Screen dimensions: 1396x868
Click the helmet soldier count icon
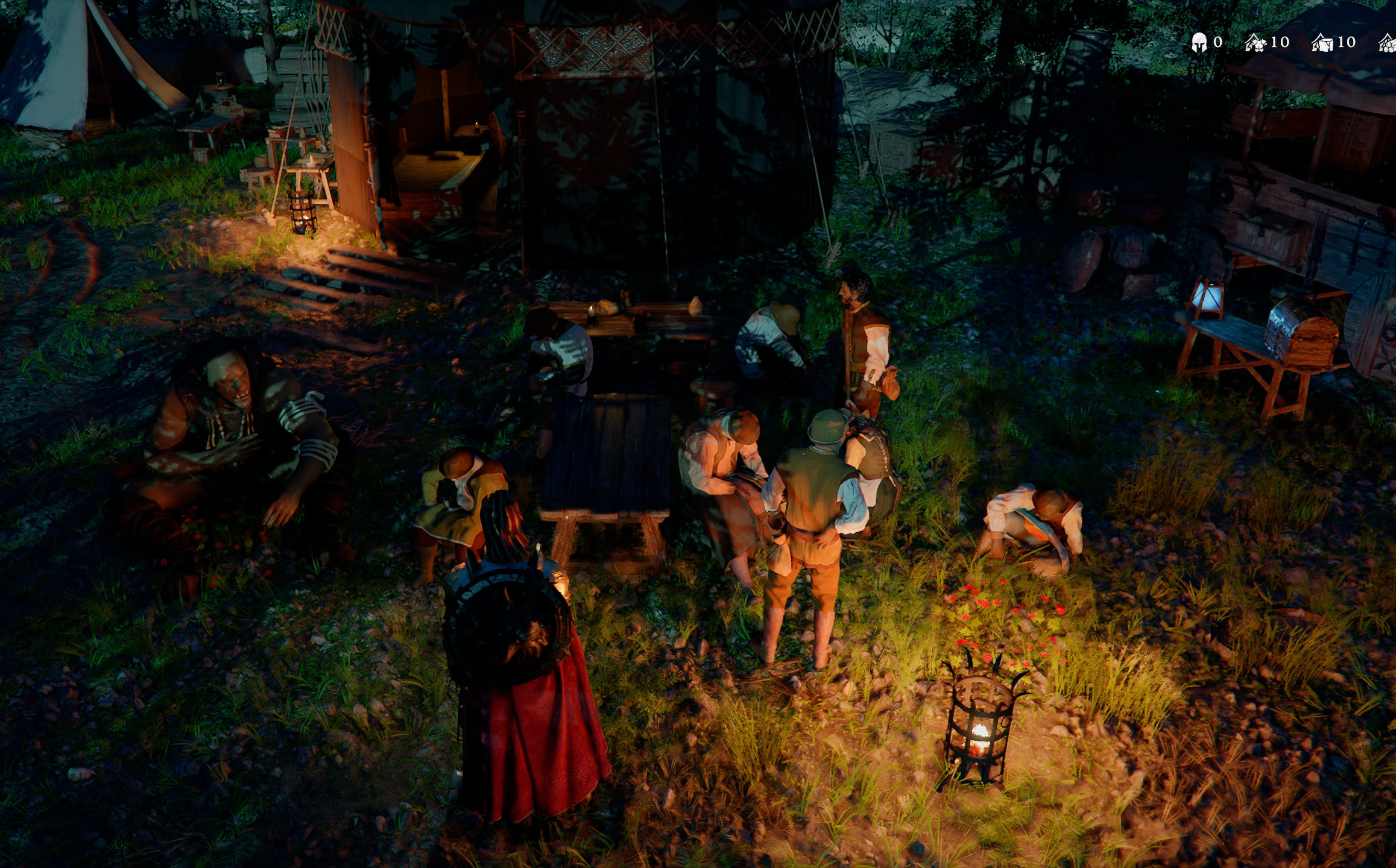pyautogui.click(x=1199, y=43)
